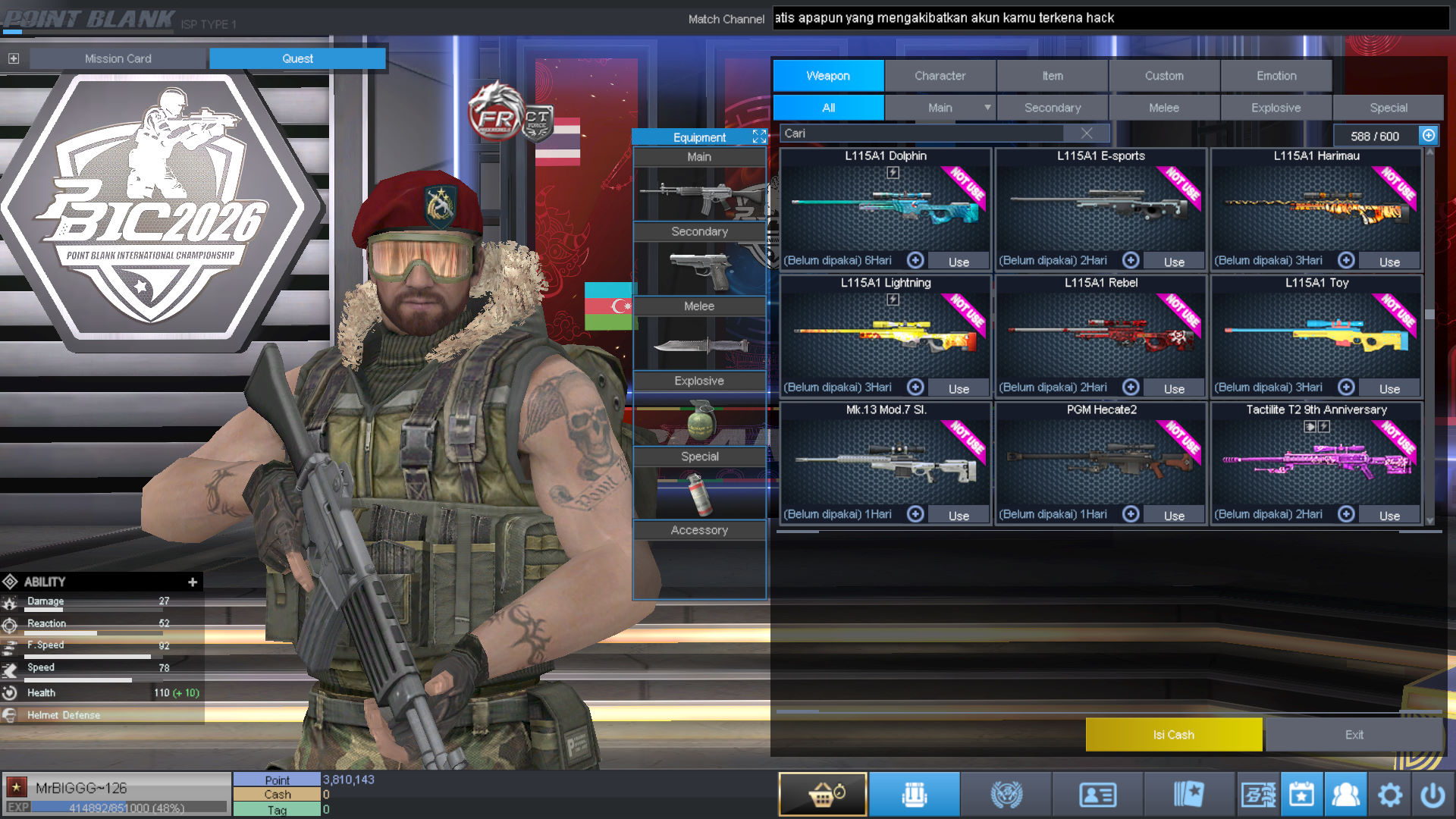Screen dimensions: 1456x819
Task: Open the Item inventory tab
Action: click(1052, 76)
